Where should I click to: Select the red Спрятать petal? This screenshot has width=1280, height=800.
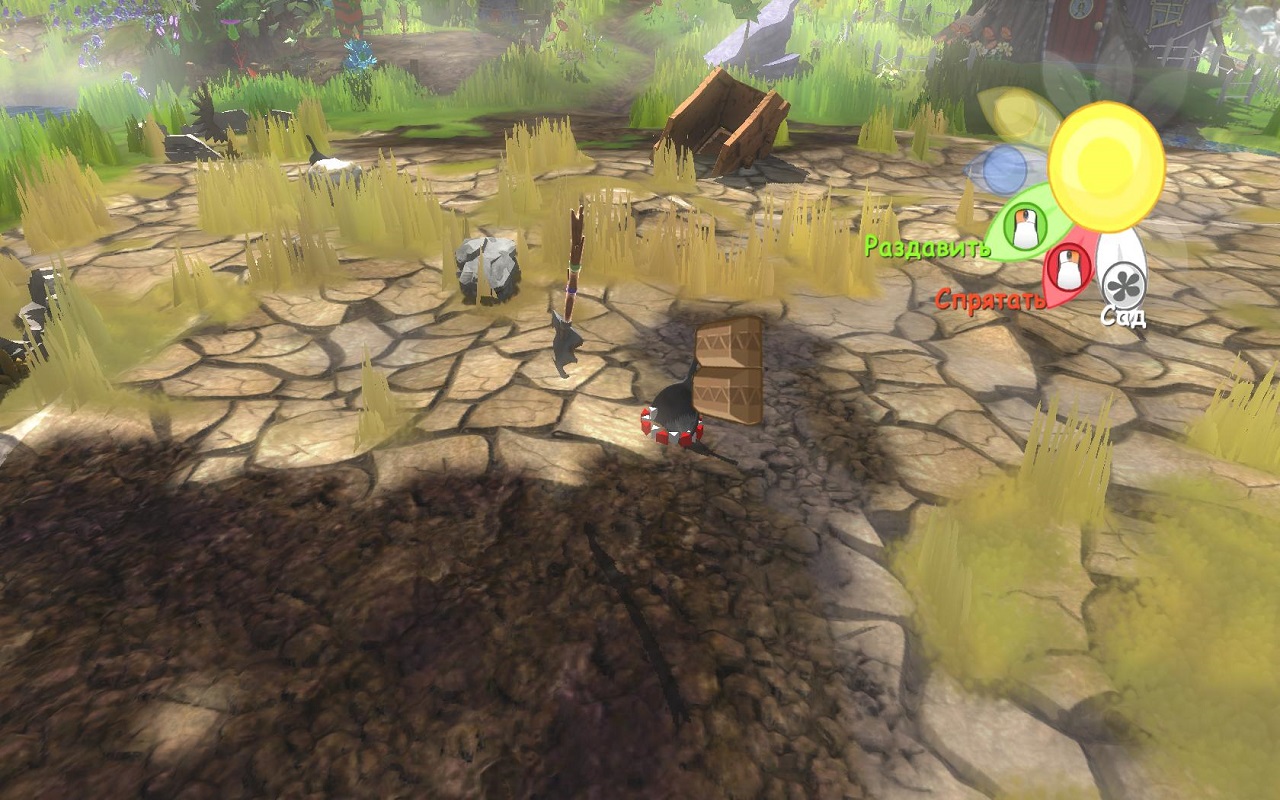[1068, 270]
